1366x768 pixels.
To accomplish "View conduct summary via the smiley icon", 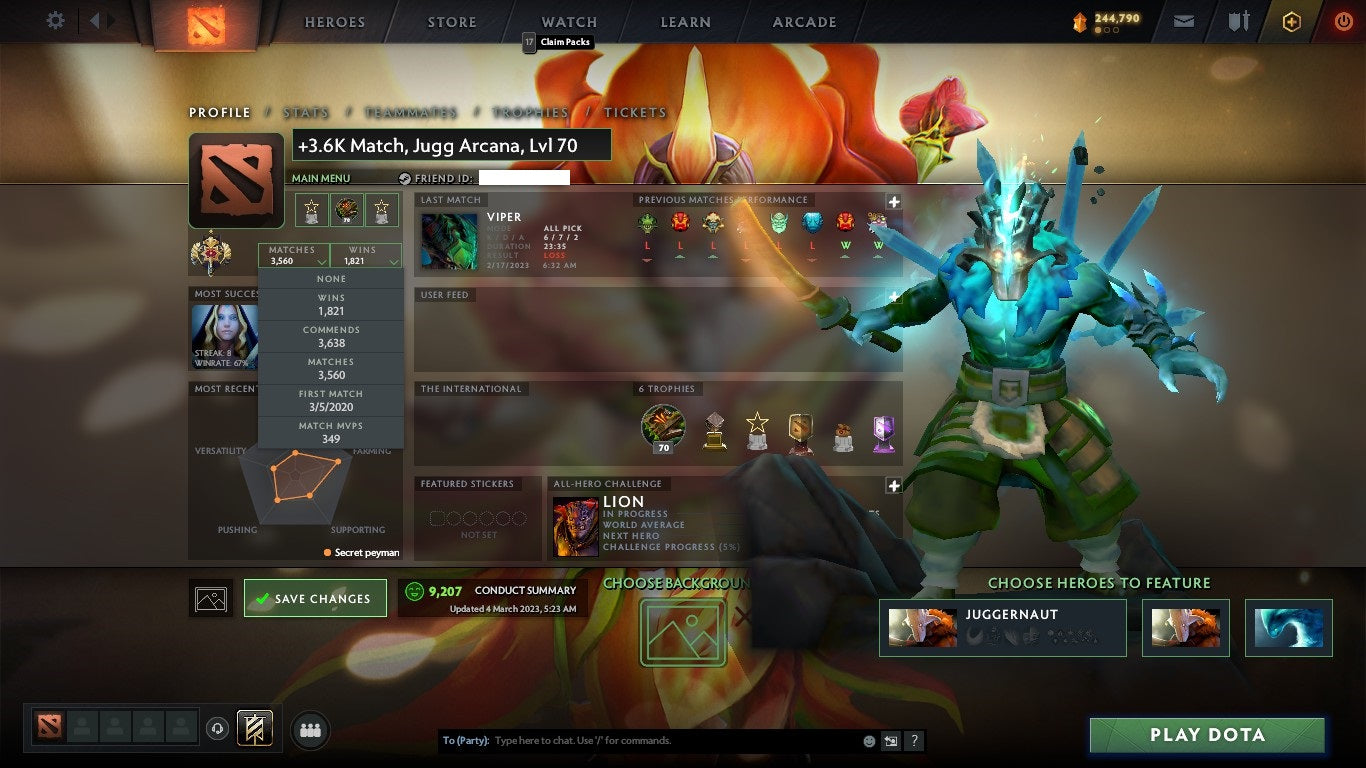I will [411, 590].
